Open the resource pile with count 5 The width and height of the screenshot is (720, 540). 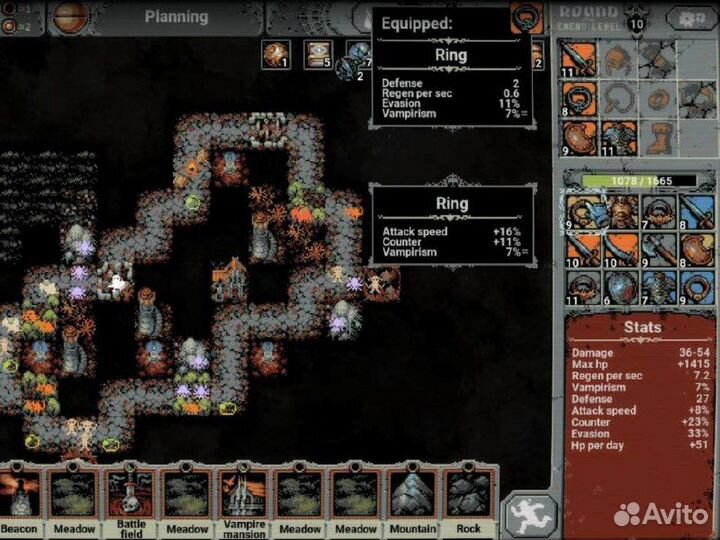(x=318, y=56)
